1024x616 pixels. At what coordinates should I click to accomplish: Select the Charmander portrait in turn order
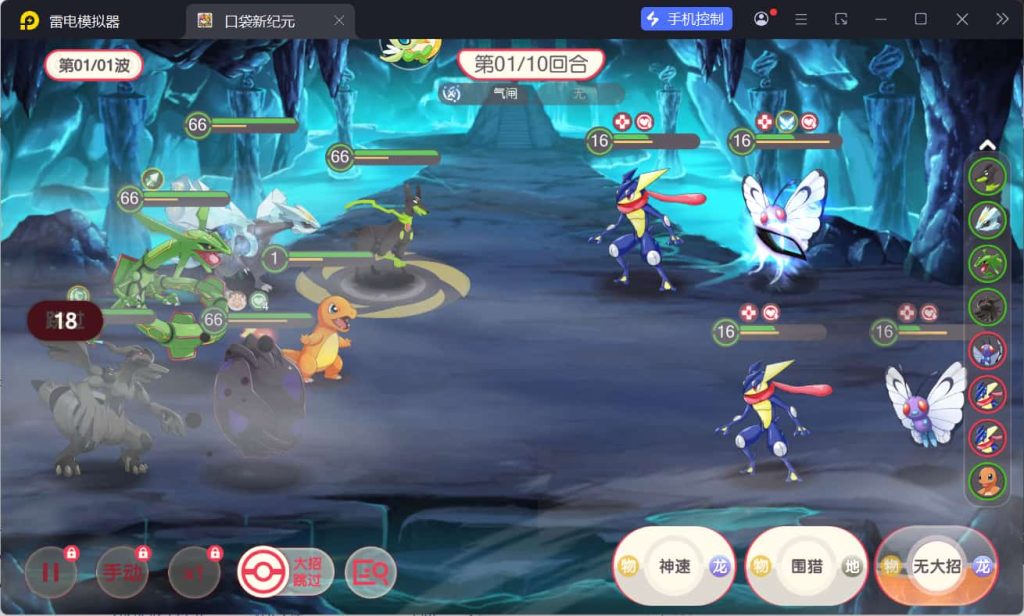tap(987, 481)
